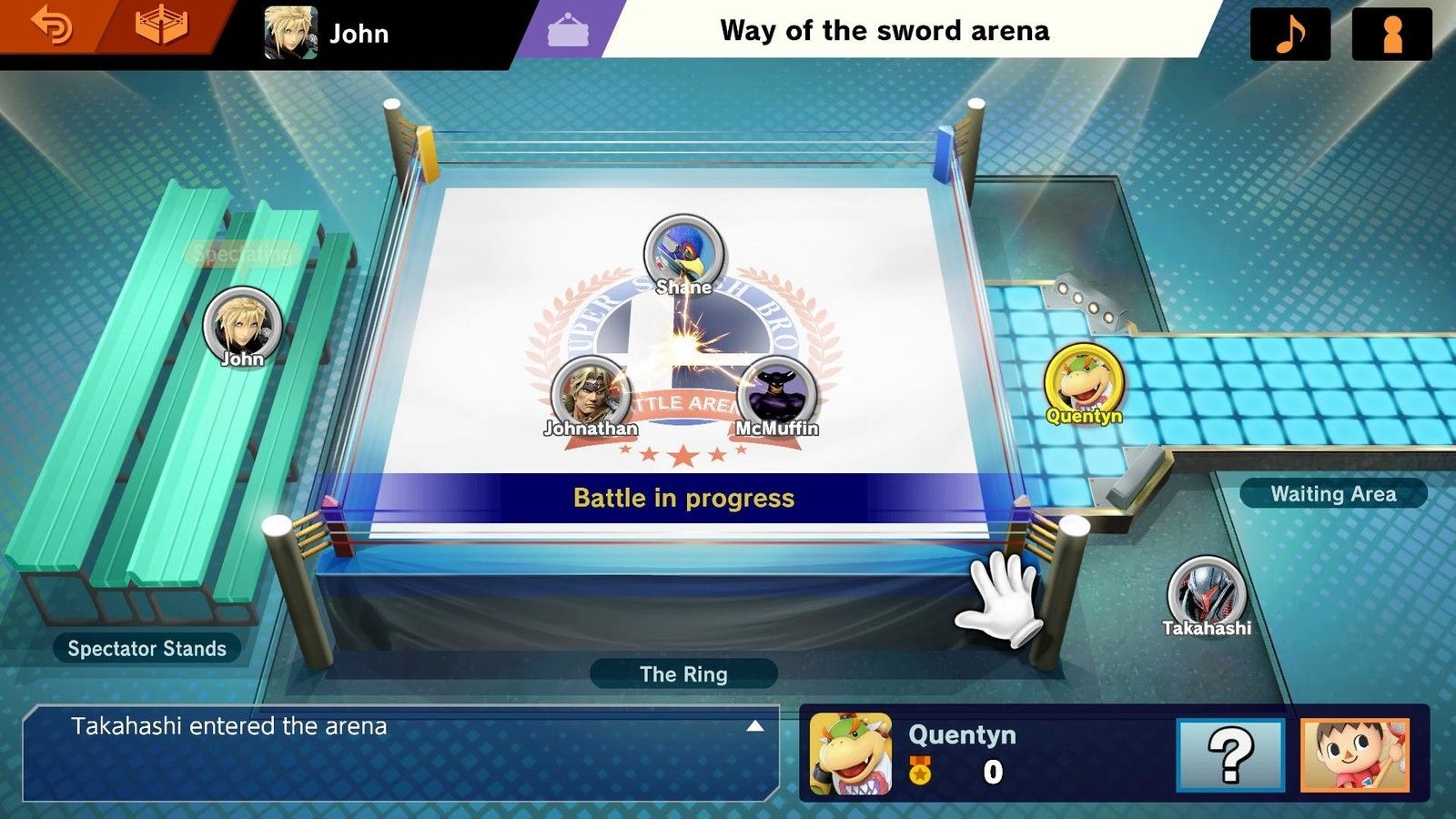Select John's spectator token
Viewport: 1456px width, 819px height.
pos(242,325)
